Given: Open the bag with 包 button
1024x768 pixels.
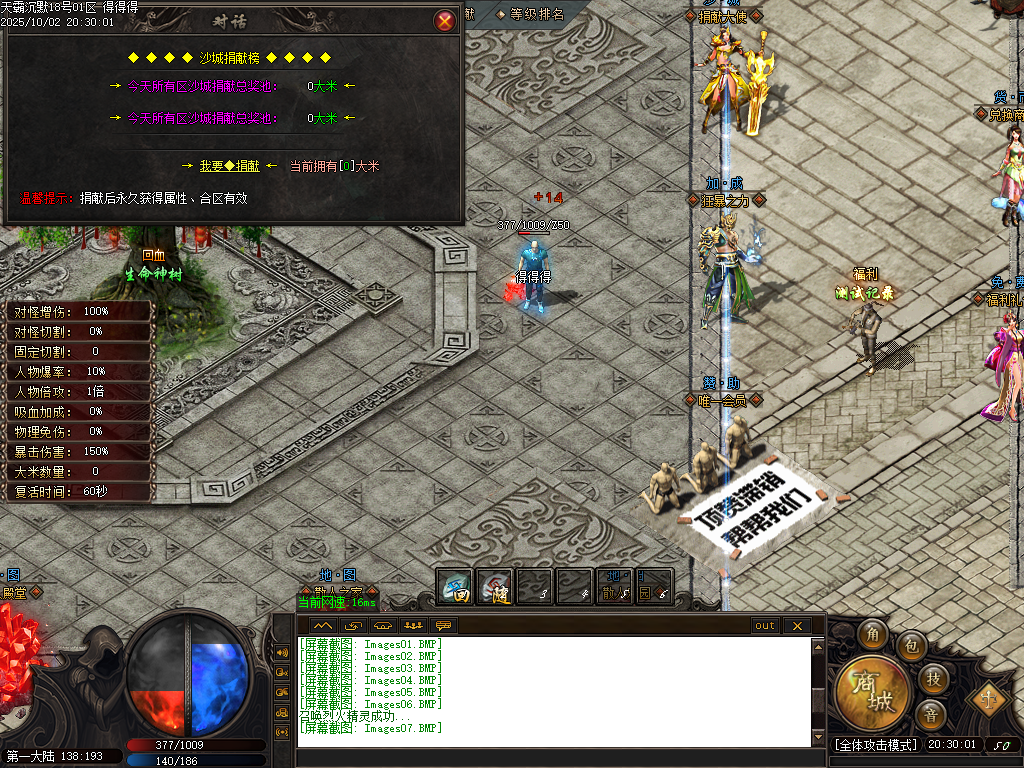Looking at the screenshot, I should click(x=911, y=647).
